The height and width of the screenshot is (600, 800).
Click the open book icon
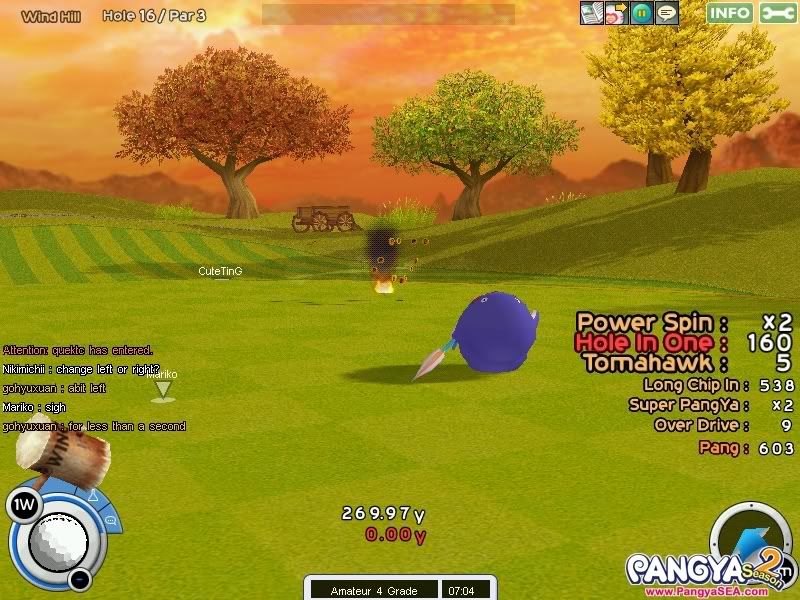pos(592,13)
